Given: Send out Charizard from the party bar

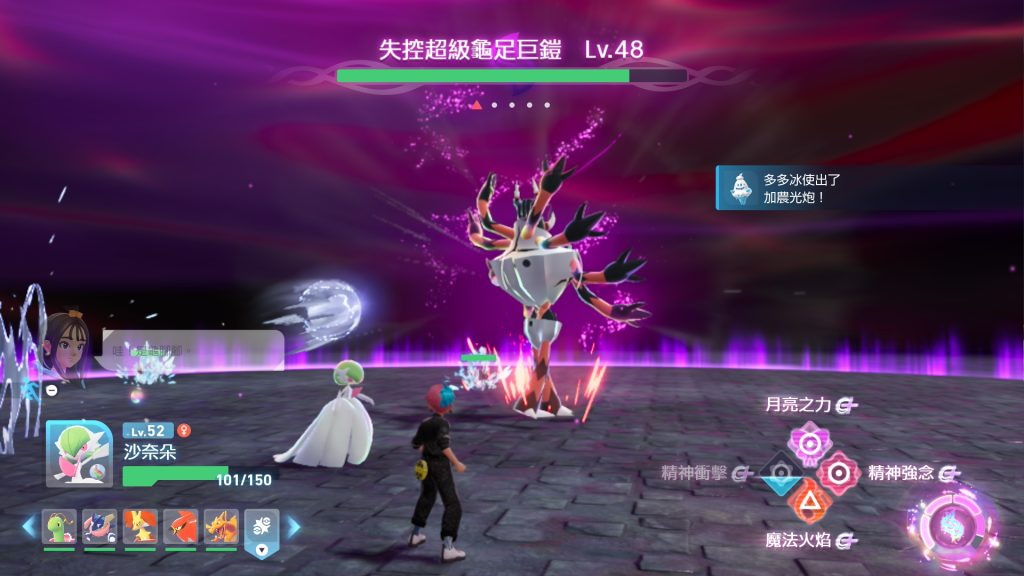Looking at the screenshot, I should click(x=221, y=526).
